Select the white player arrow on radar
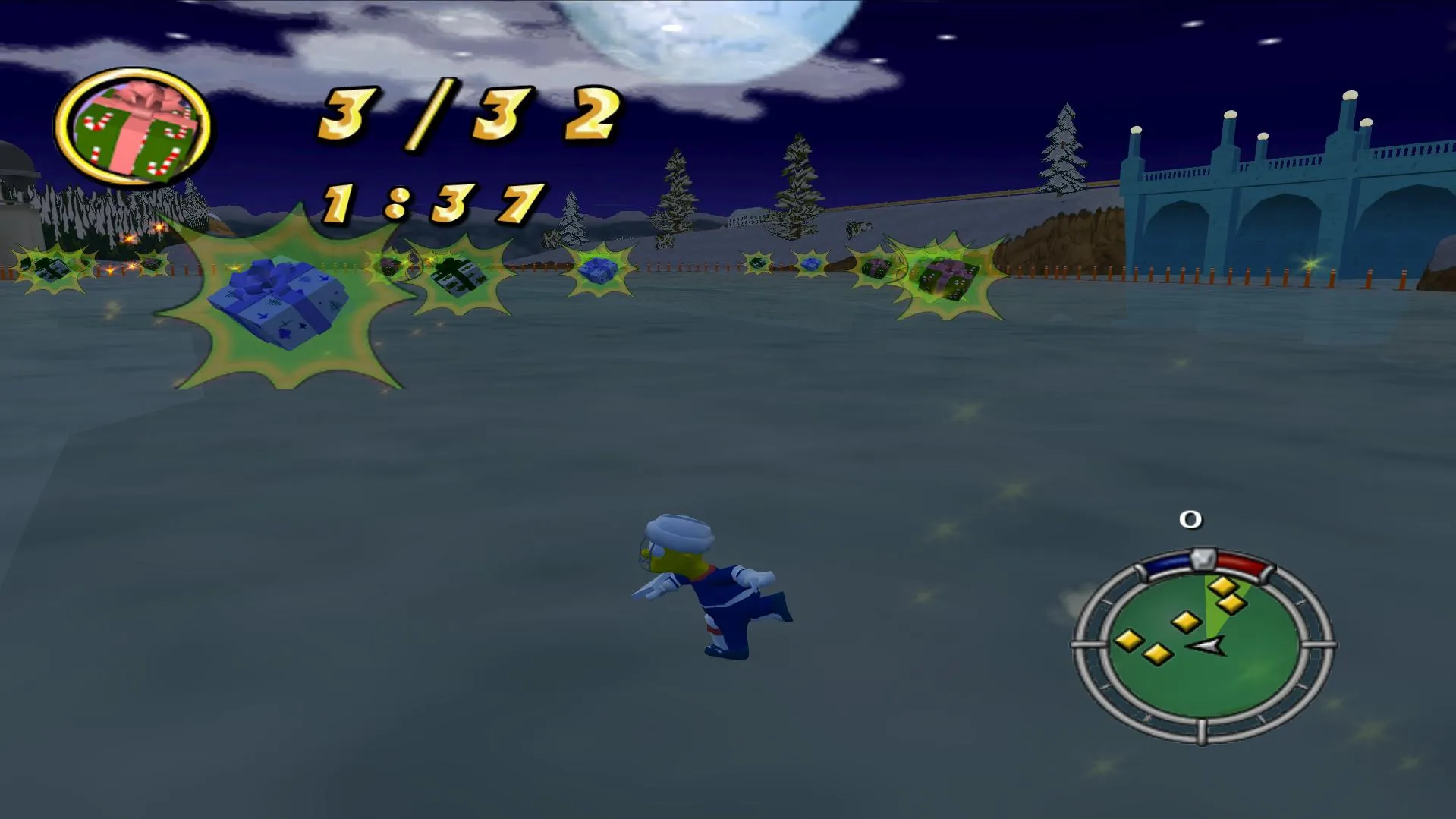The width and height of the screenshot is (1456, 819). (1208, 646)
